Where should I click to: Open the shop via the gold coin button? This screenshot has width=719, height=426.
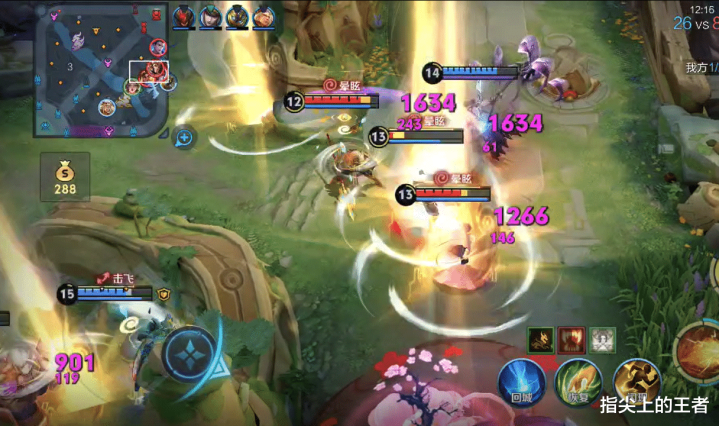pos(65,176)
